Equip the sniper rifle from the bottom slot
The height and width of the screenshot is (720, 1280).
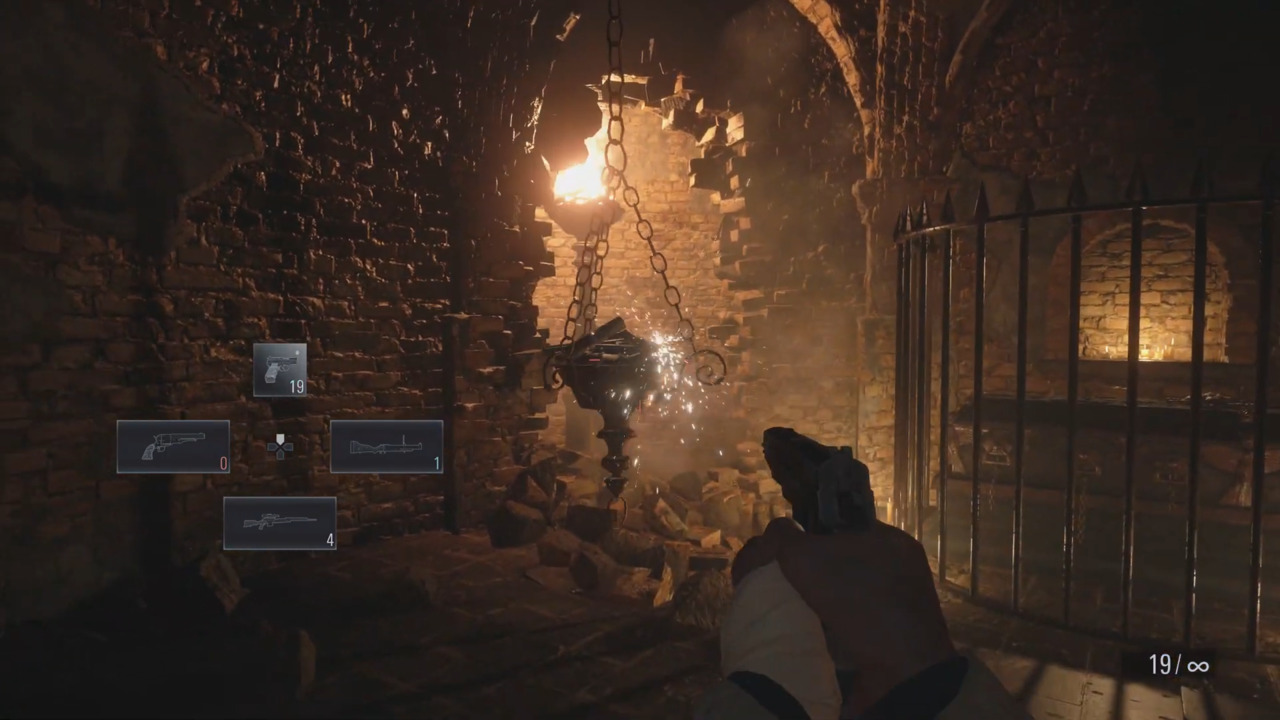[280, 522]
